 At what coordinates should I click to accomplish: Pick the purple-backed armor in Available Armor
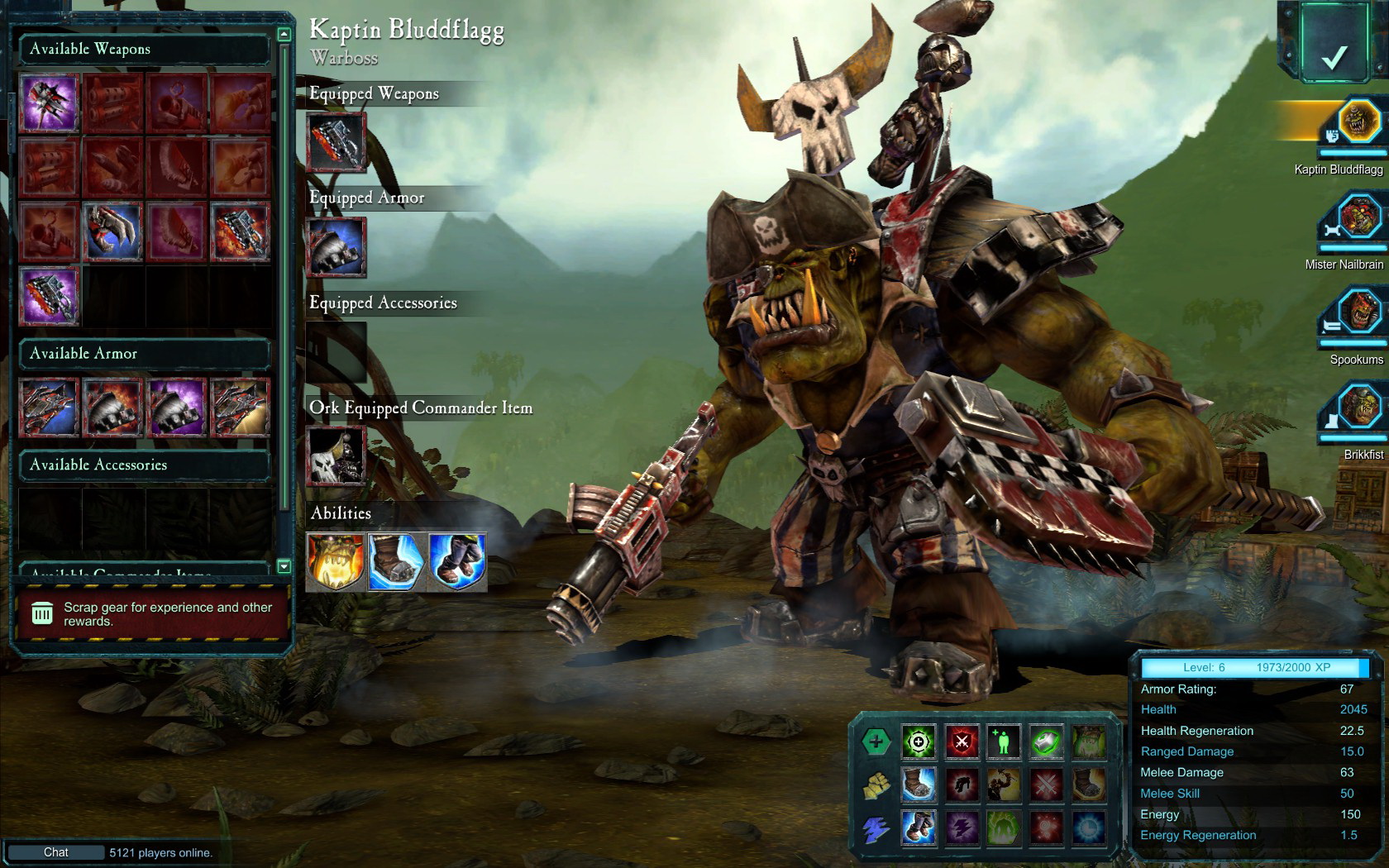click(x=177, y=407)
